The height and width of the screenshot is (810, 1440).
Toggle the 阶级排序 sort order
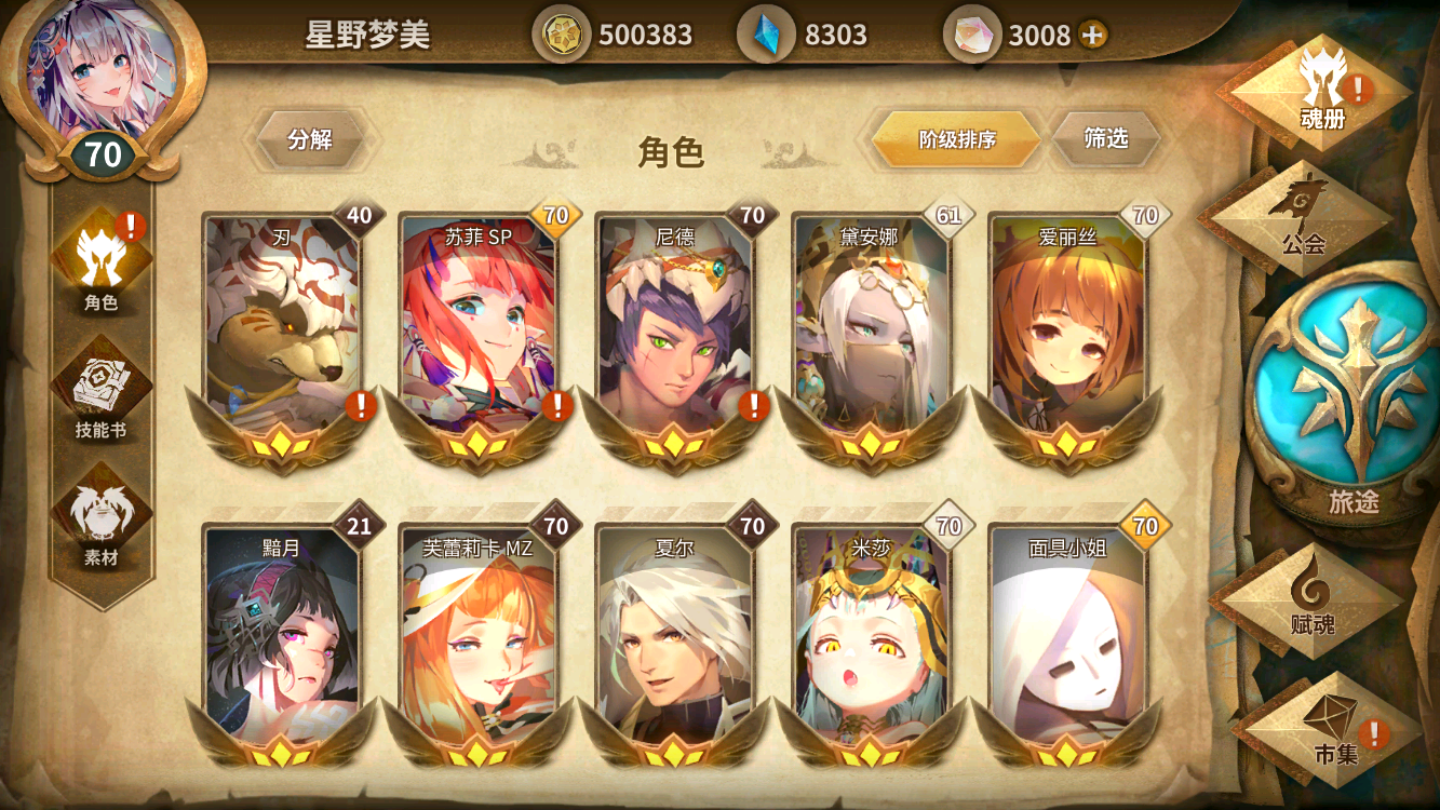point(953,140)
